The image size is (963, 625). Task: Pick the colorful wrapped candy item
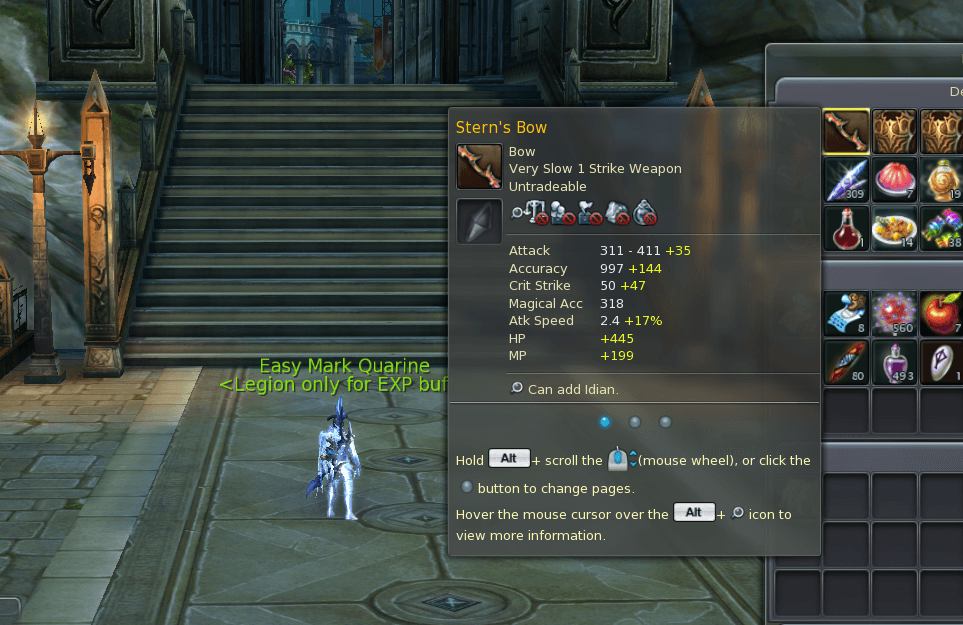[x=942, y=228]
